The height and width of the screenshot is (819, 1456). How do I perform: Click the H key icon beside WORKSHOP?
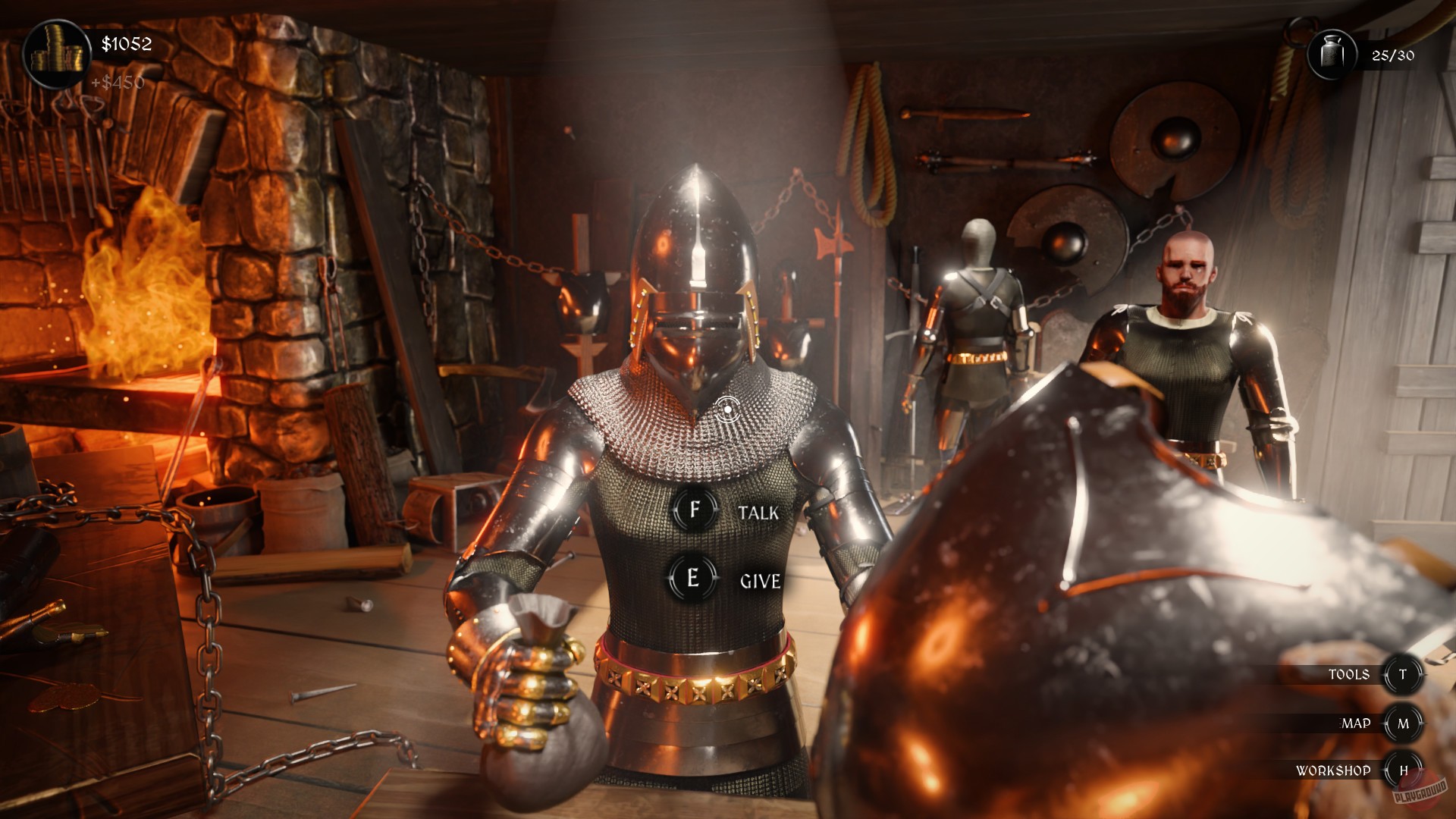click(1404, 770)
